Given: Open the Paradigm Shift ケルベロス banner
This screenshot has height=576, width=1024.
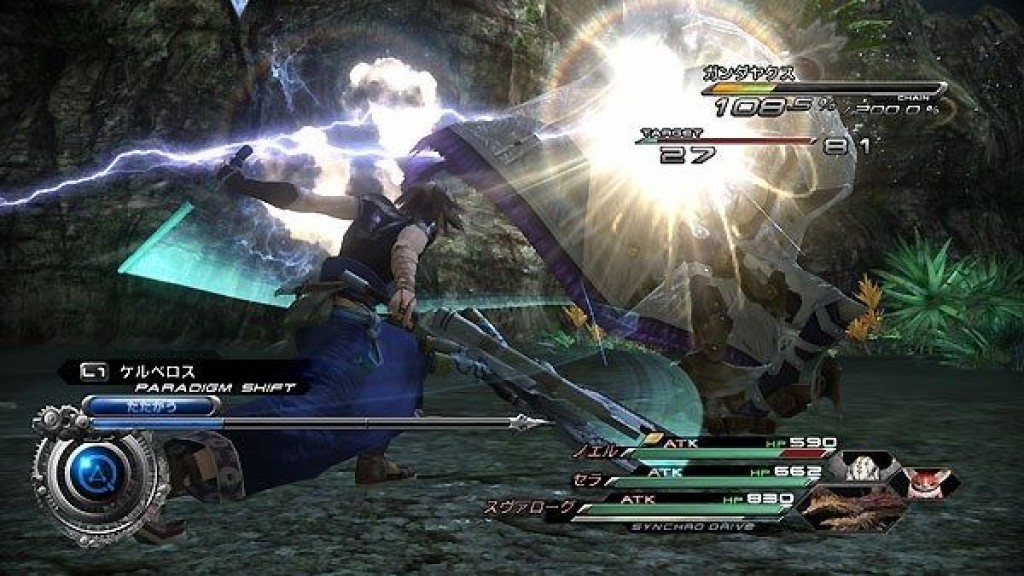Looking at the screenshot, I should [180, 377].
